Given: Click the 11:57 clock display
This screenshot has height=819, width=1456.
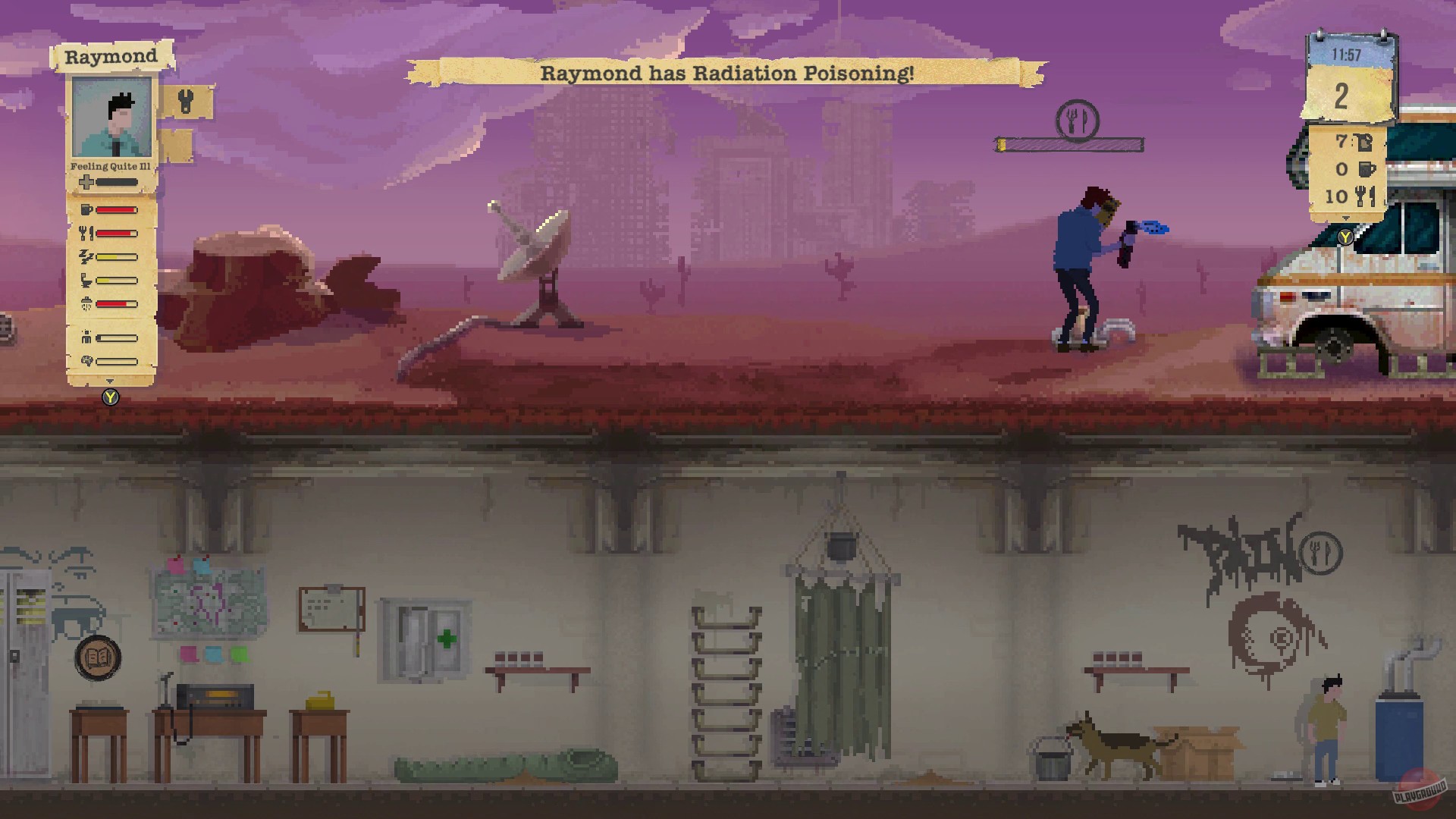Looking at the screenshot, I should pos(1346,53).
